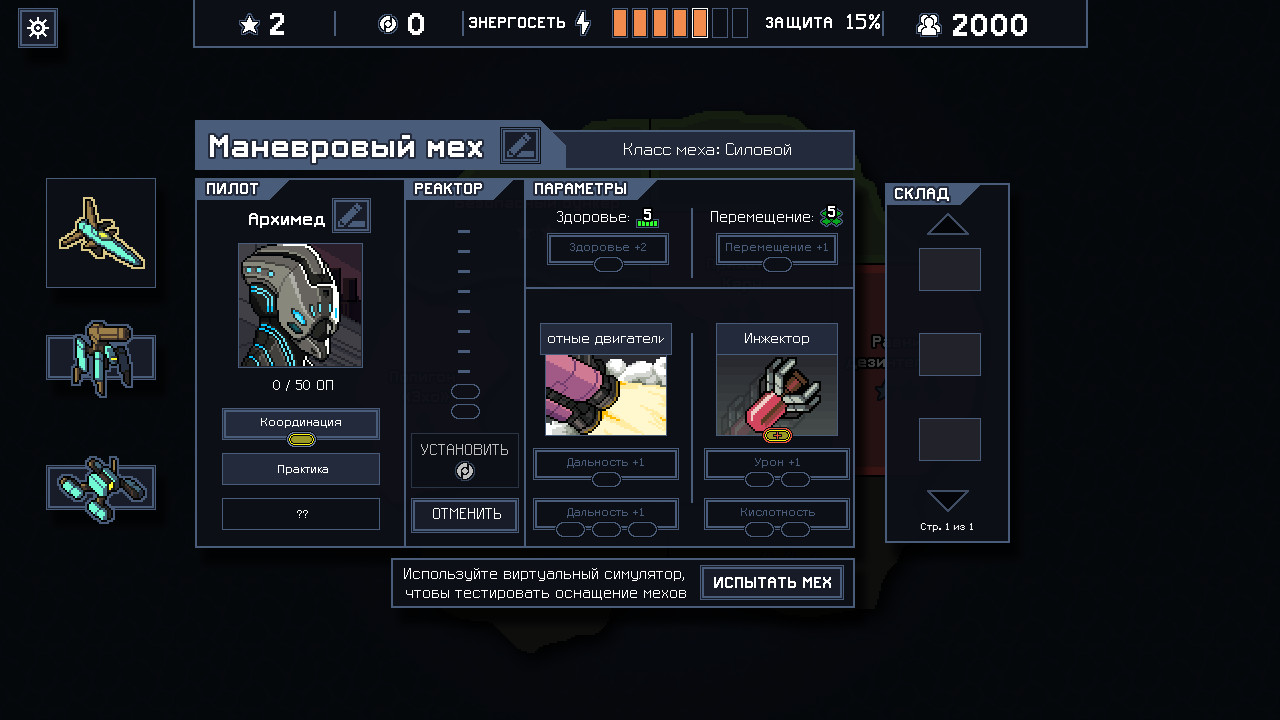The width and height of the screenshot is (1280, 720).
Task: Click the УСТАНОВИТЬ reactor button
Action: 465,460
